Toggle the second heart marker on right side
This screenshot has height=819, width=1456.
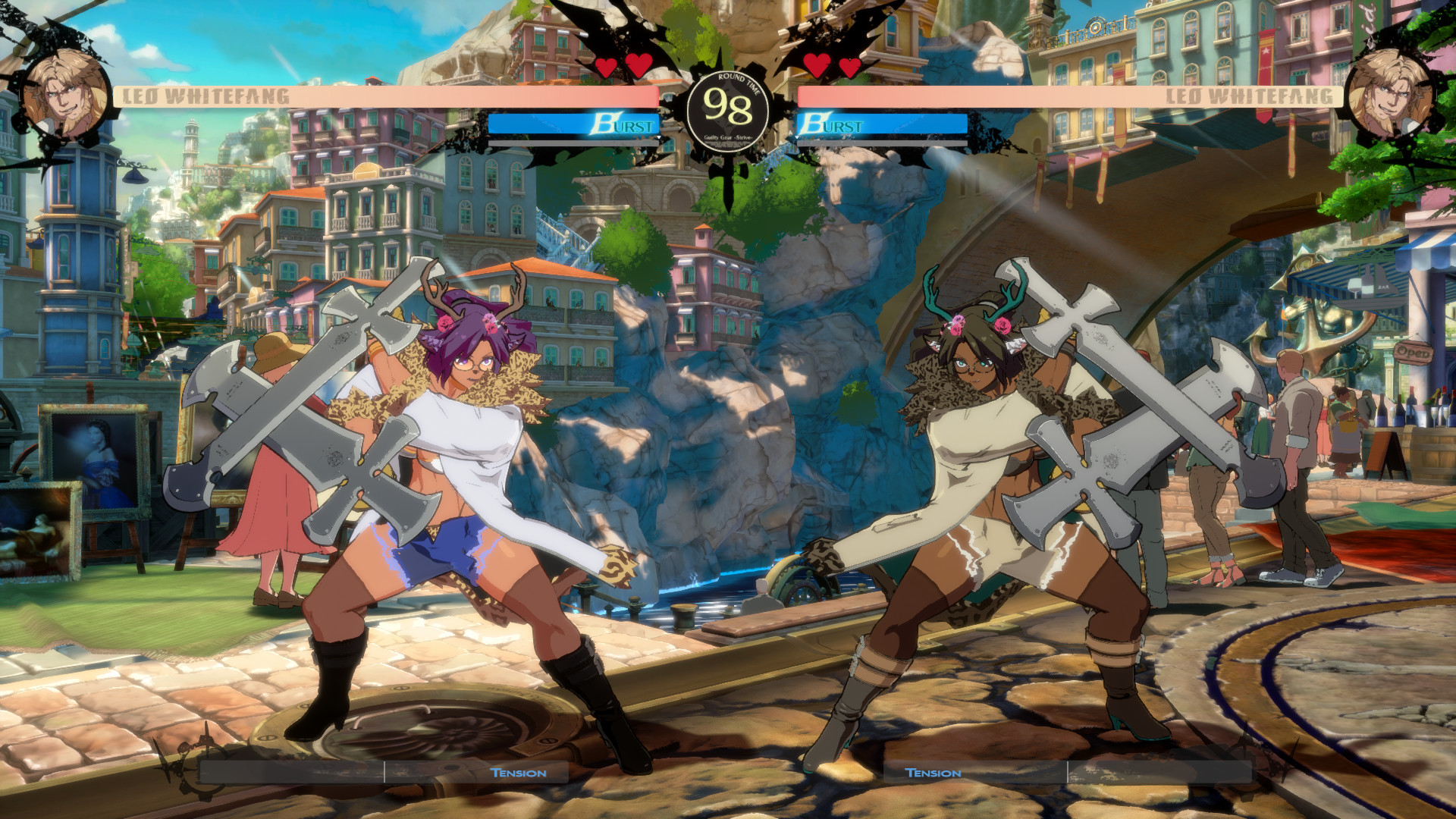[x=849, y=67]
